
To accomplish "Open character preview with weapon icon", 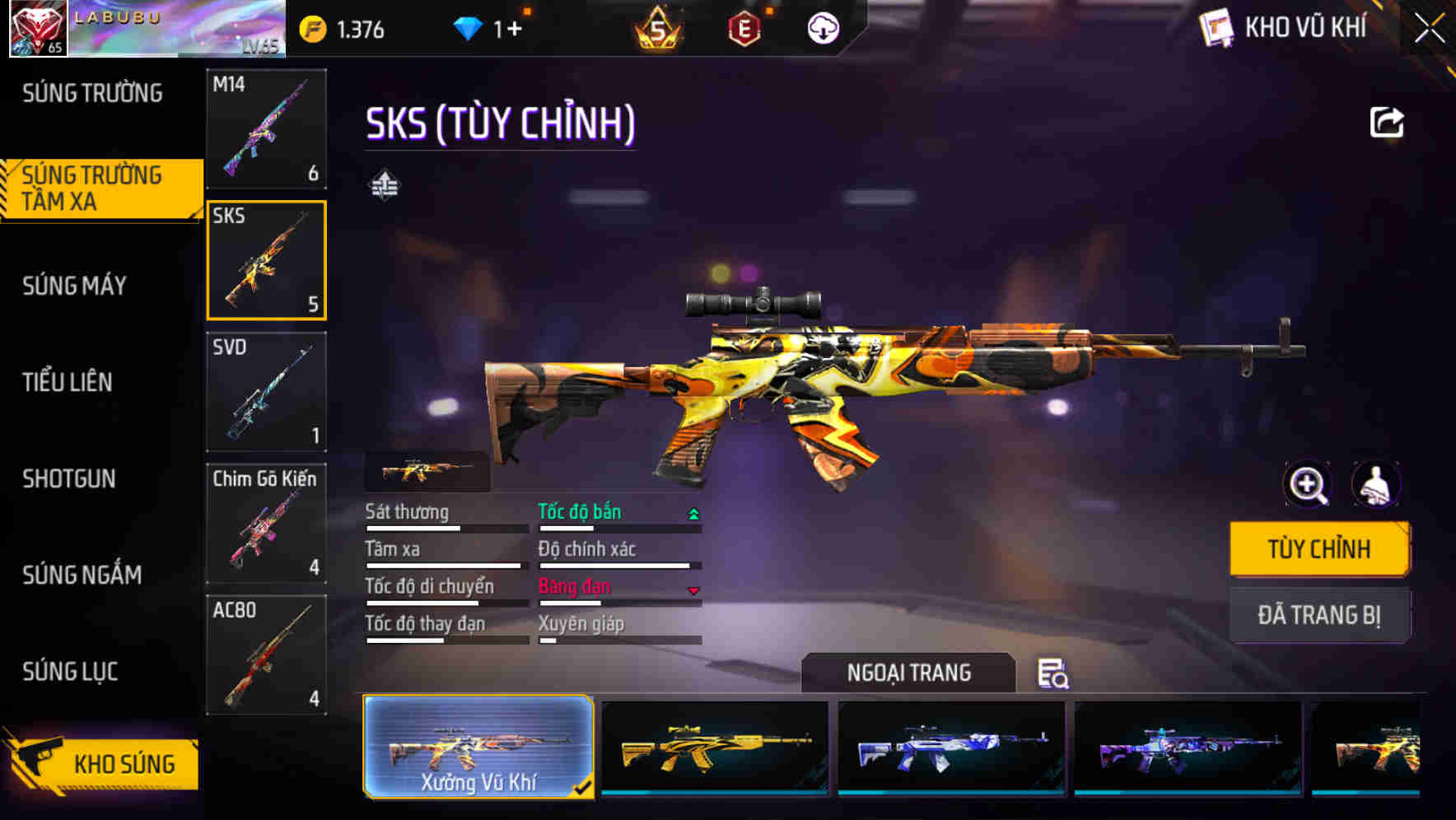I will 1375,485.
